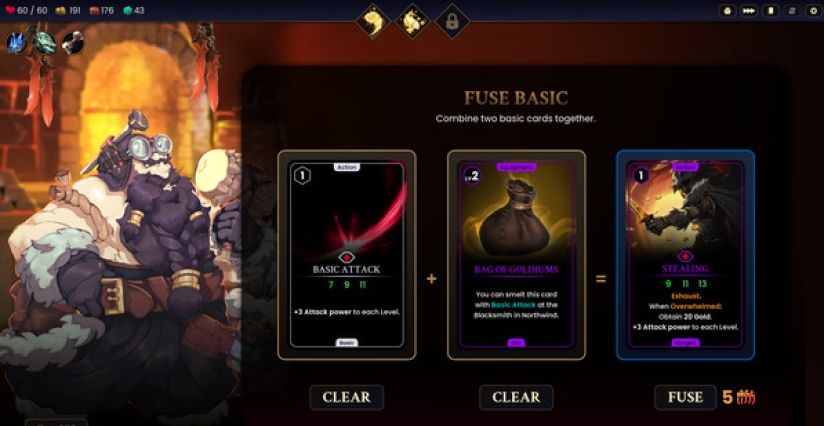Inspect the Stealing result card
This screenshot has width=824, height=426.
[x=685, y=255]
